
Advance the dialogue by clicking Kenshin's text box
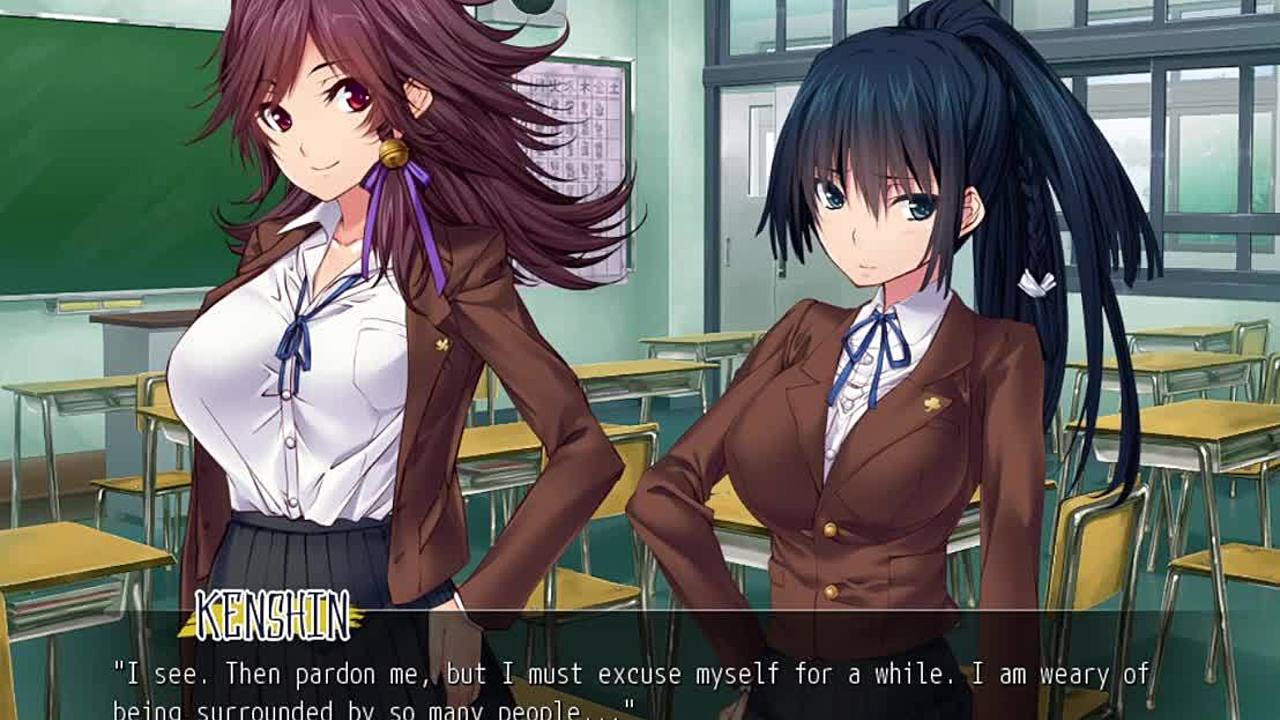640,680
